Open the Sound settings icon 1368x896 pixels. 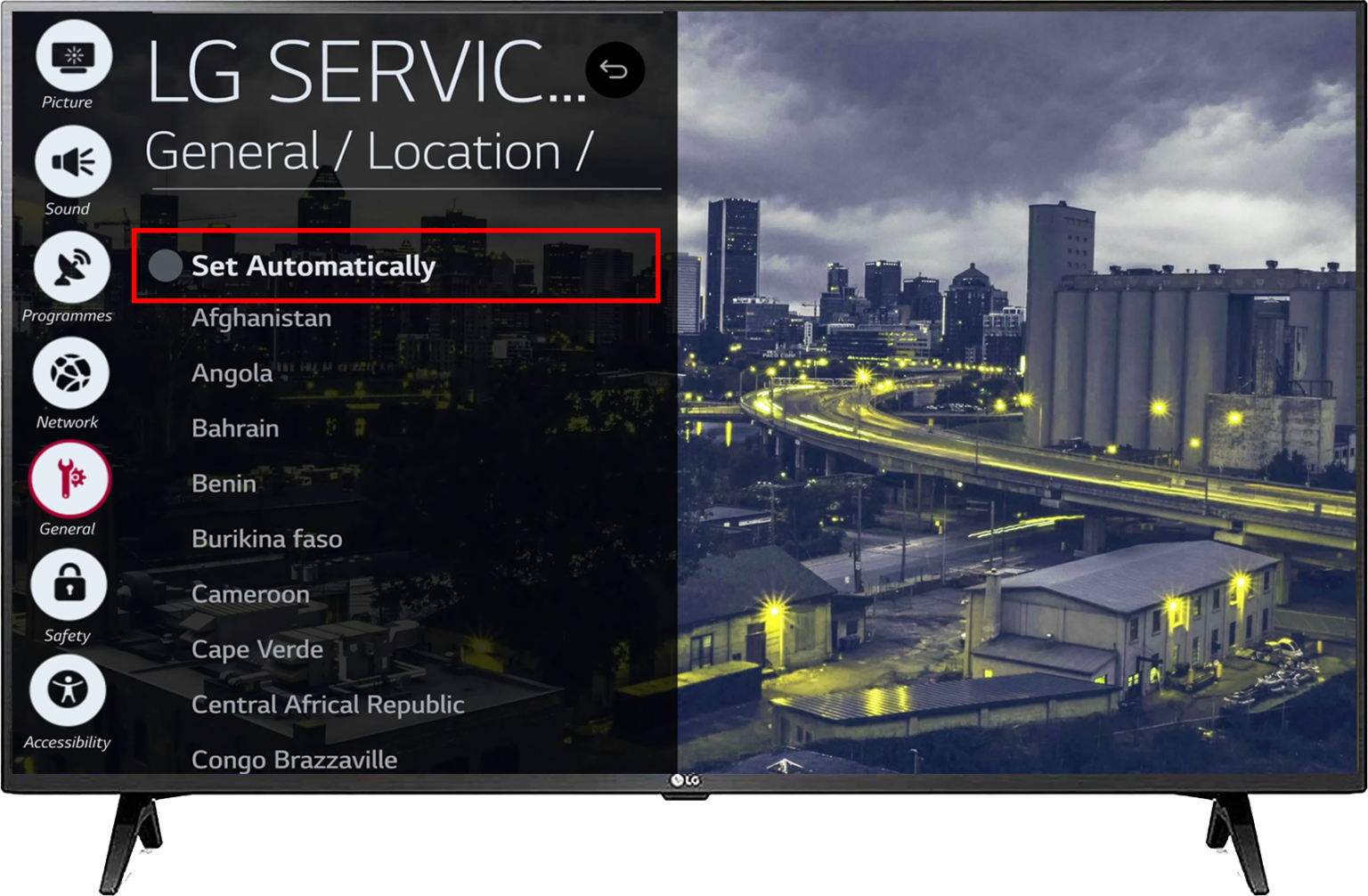[x=75, y=162]
